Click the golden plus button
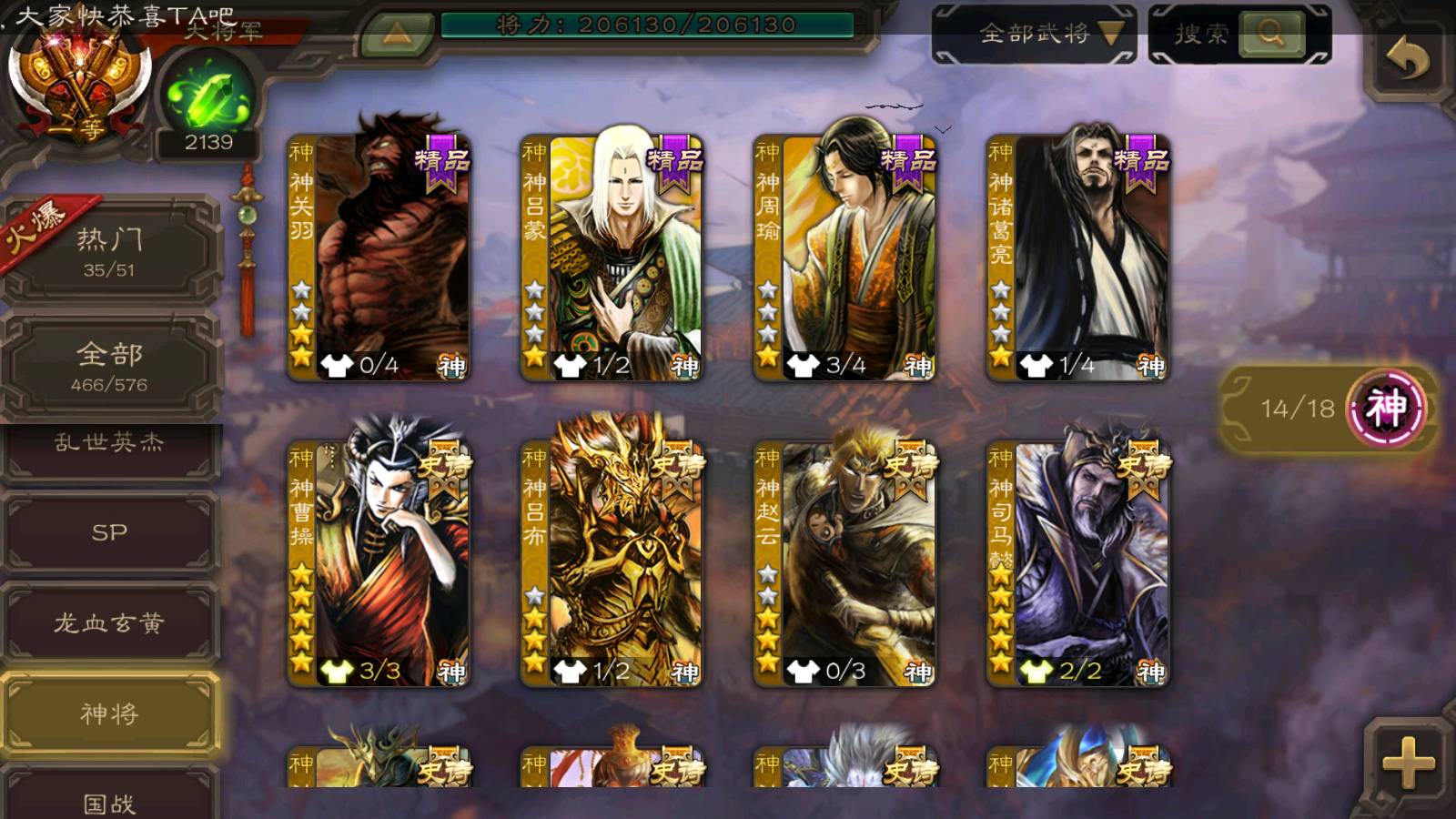 tap(1407, 761)
